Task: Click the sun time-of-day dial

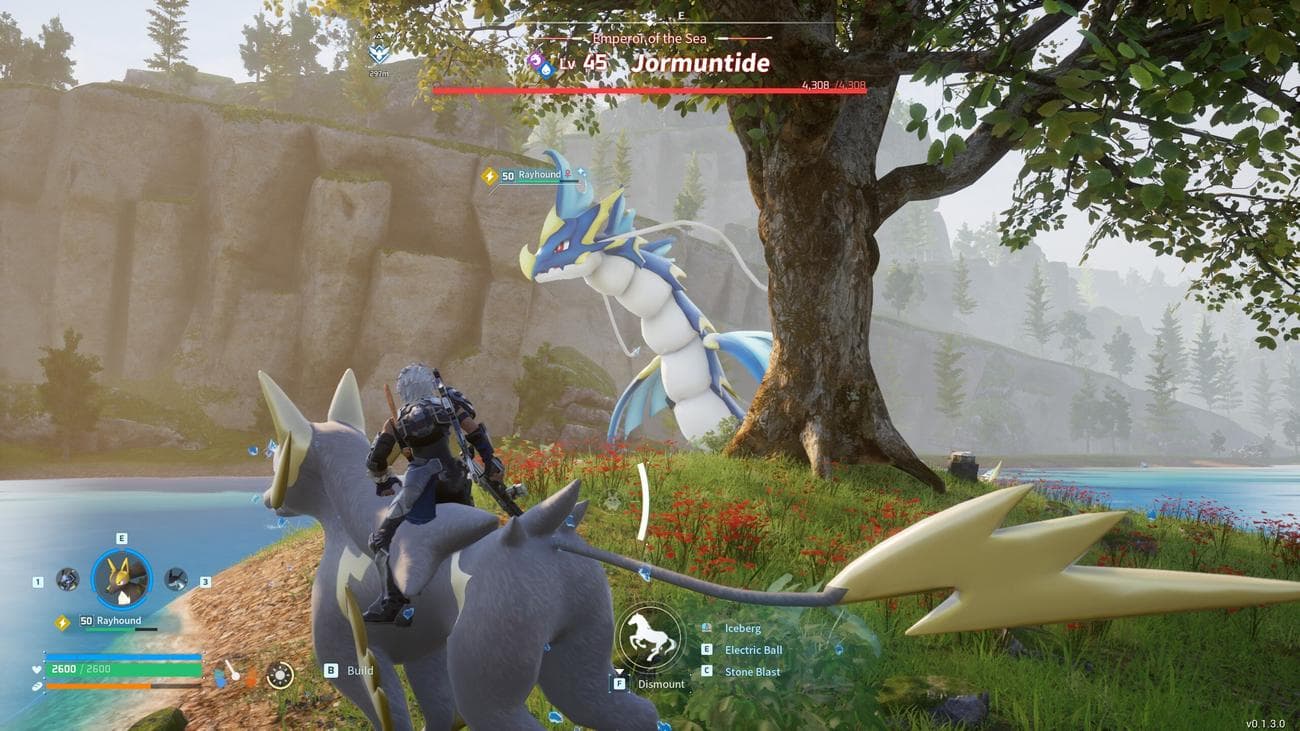Action: pyautogui.click(x=280, y=675)
